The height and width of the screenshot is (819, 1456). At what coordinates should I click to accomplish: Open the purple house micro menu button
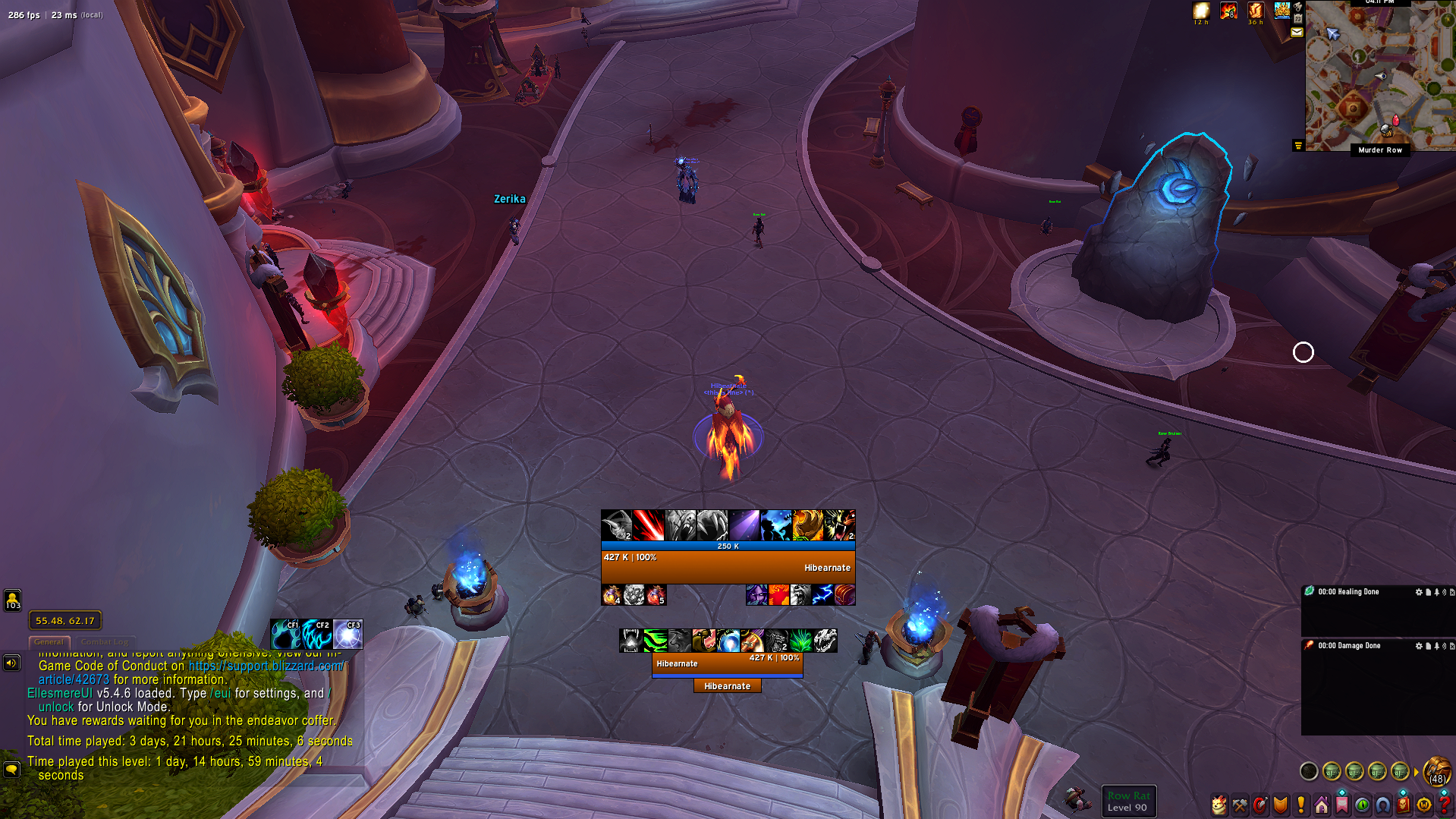pyautogui.click(x=1322, y=805)
